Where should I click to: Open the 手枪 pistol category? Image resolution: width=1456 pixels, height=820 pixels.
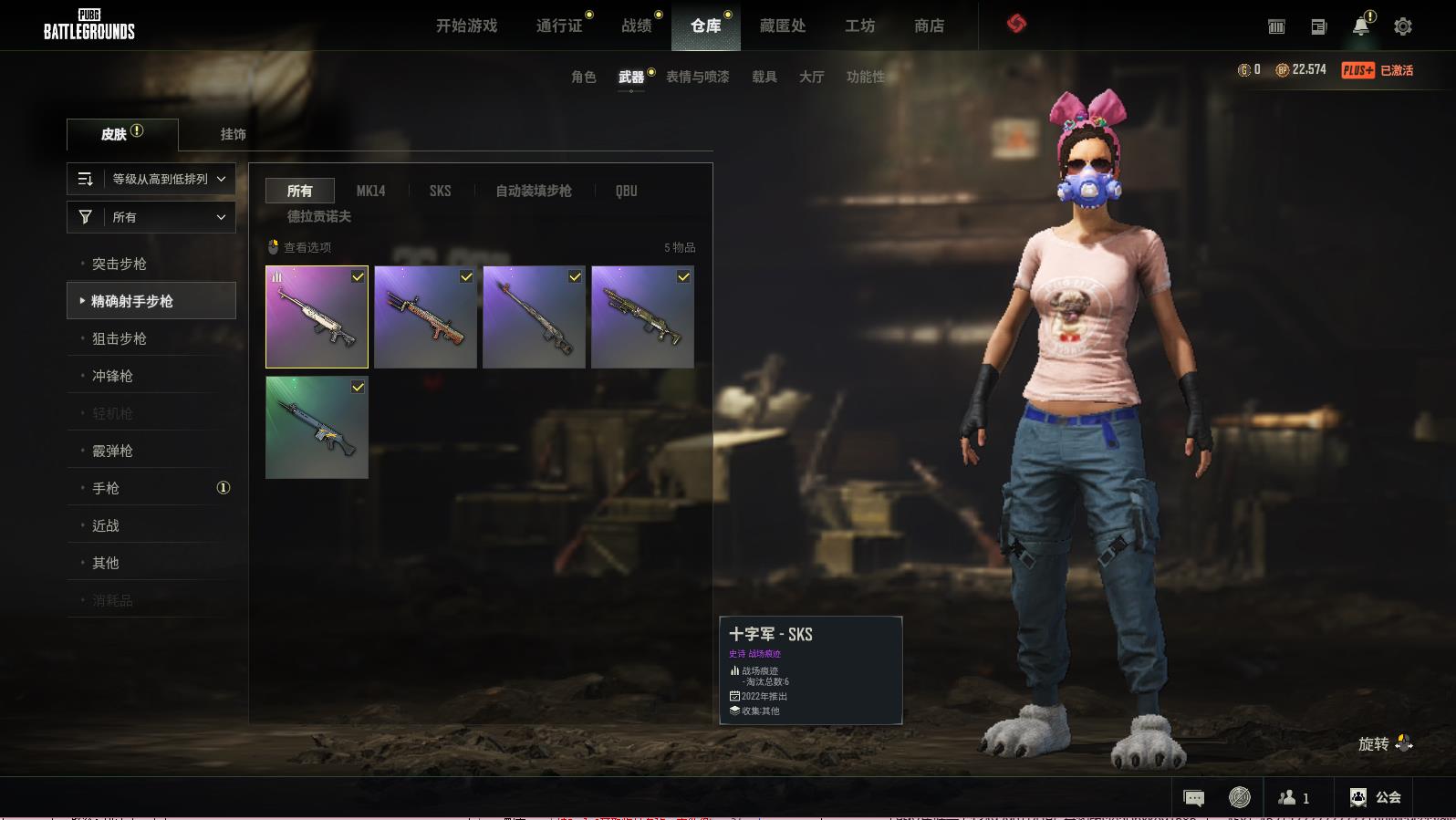[106, 488]
